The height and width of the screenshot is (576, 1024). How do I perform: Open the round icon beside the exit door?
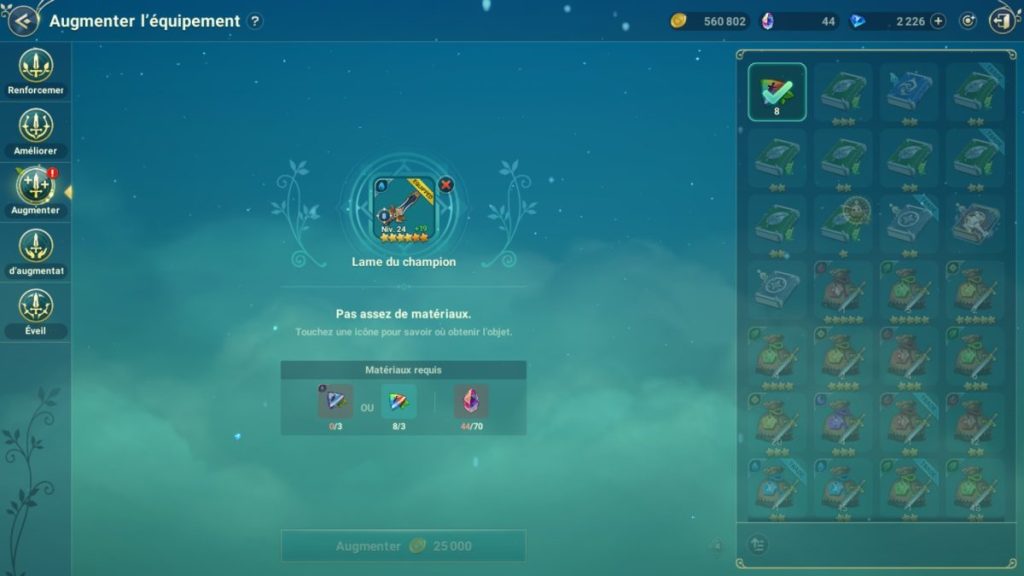pos(968,21)
